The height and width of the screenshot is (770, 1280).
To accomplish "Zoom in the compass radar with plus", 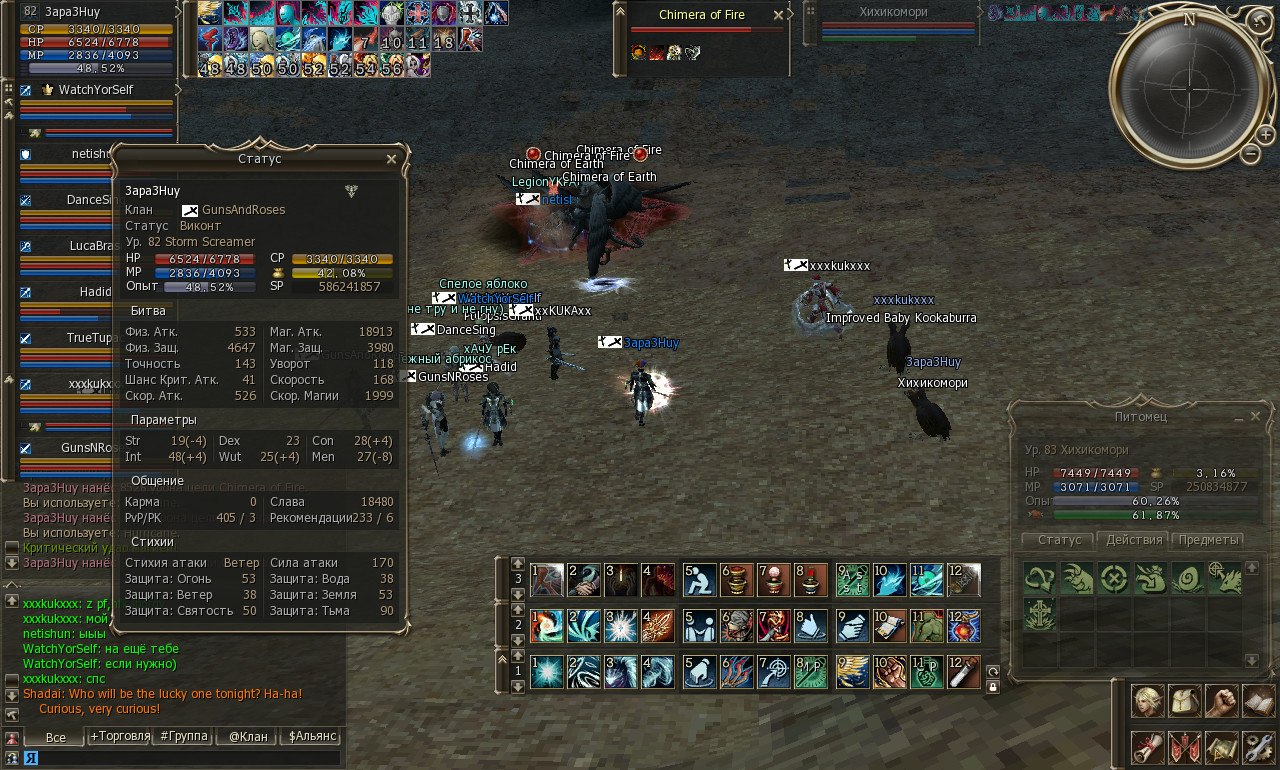I will tap(1266, 135).
